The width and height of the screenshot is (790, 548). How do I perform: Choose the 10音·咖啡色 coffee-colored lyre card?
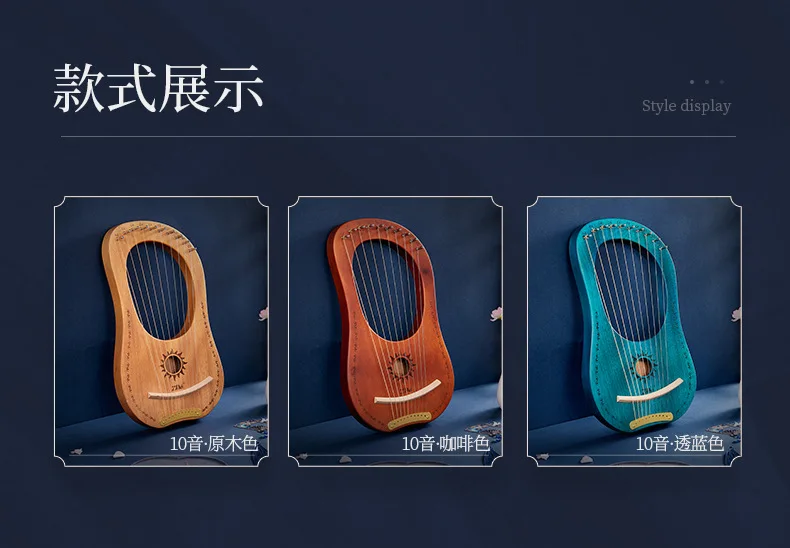[395, 331]
